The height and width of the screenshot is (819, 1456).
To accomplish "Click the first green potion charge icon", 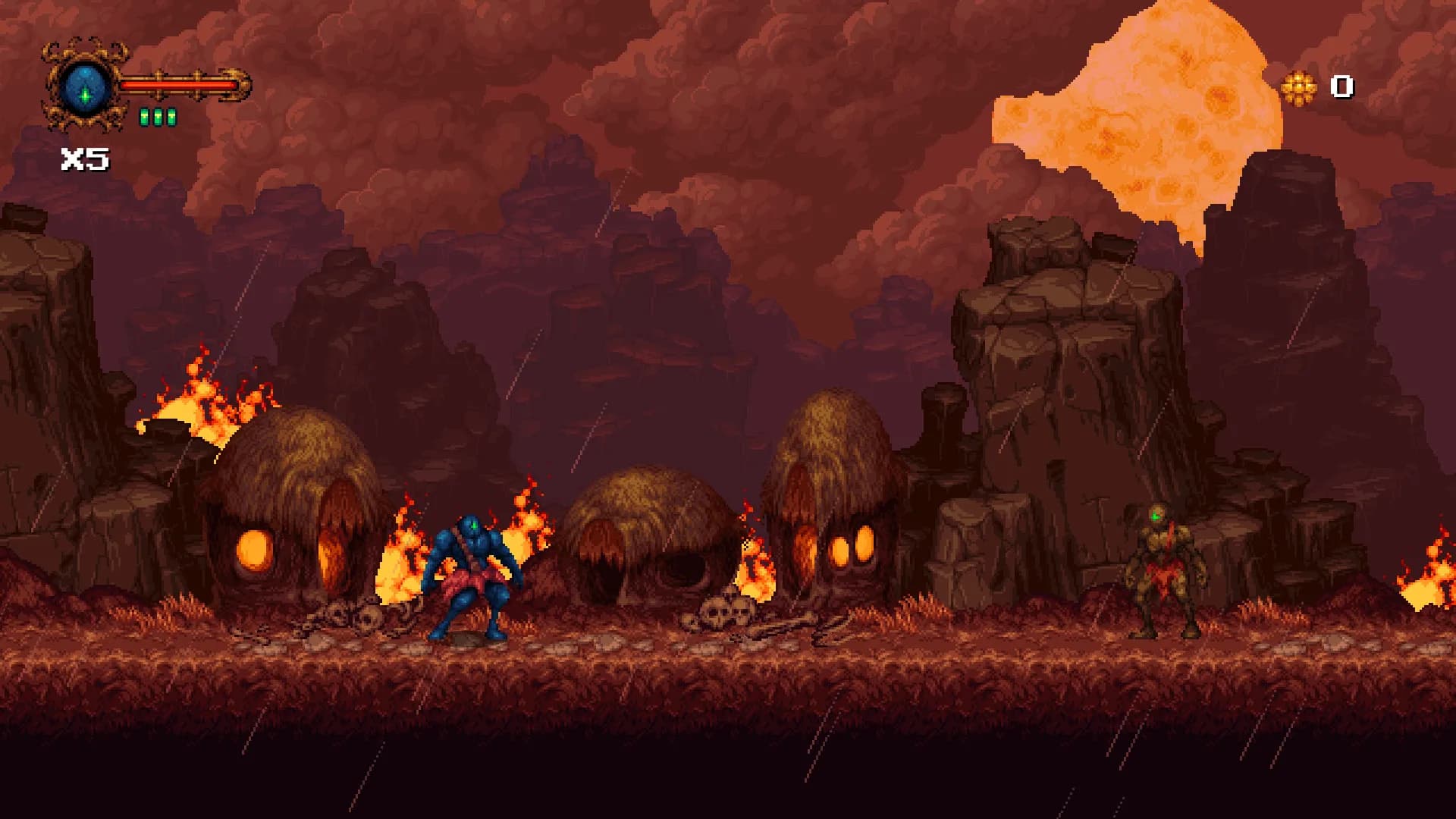I will 143,116.
